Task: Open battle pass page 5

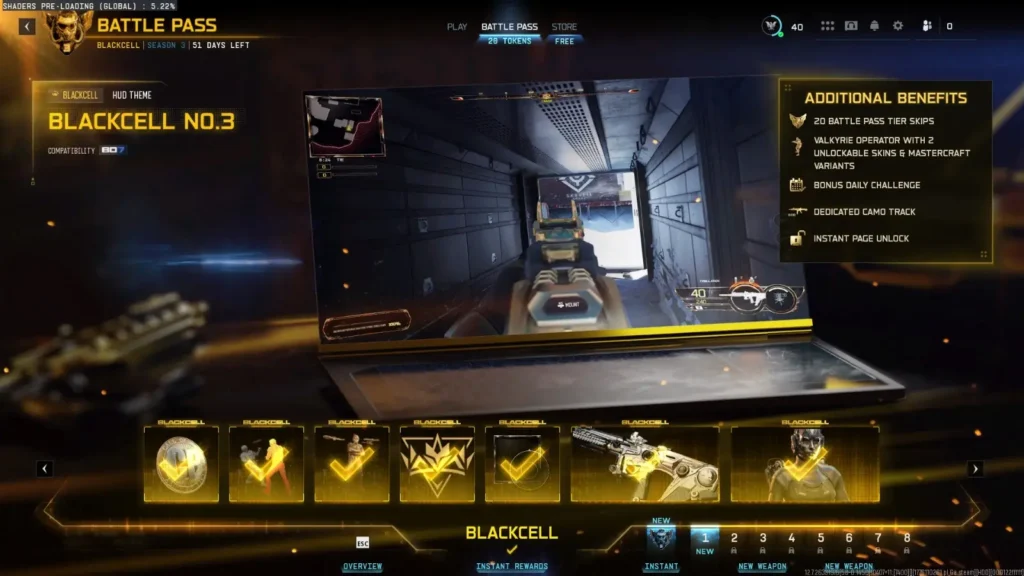Action: [x=821, y=539]
